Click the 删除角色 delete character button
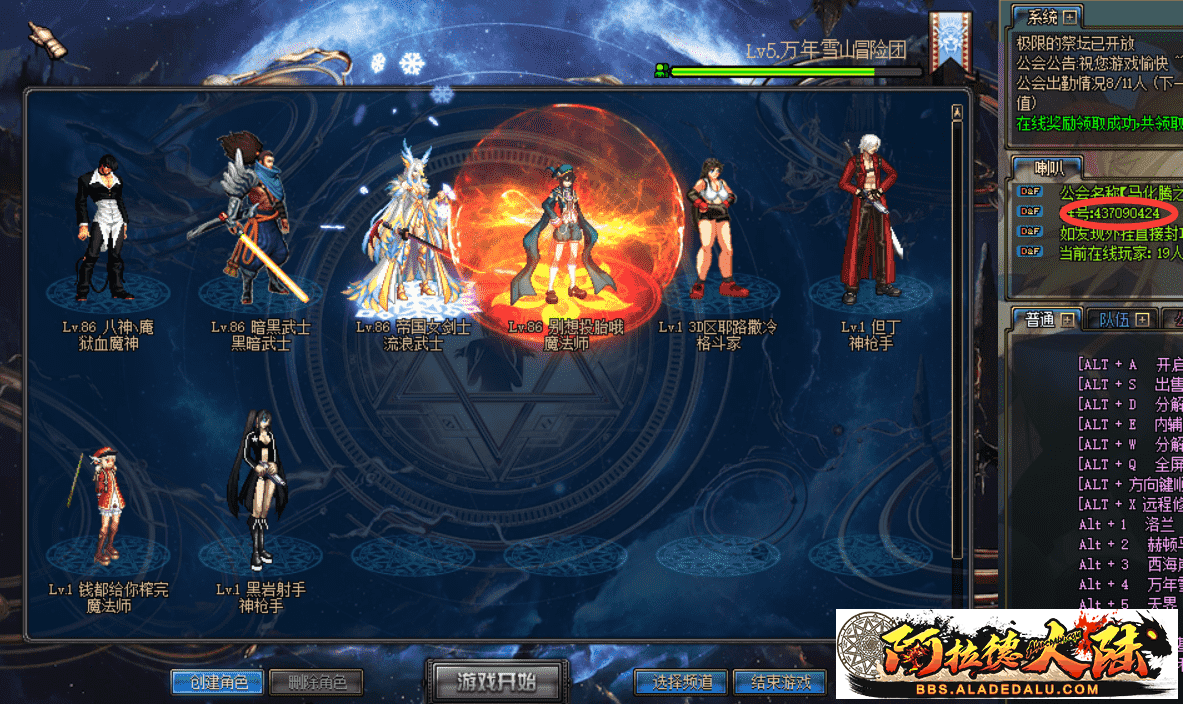Image resolution: width=1183 pixels, height=704 pixels. click(x=317, y=683)
